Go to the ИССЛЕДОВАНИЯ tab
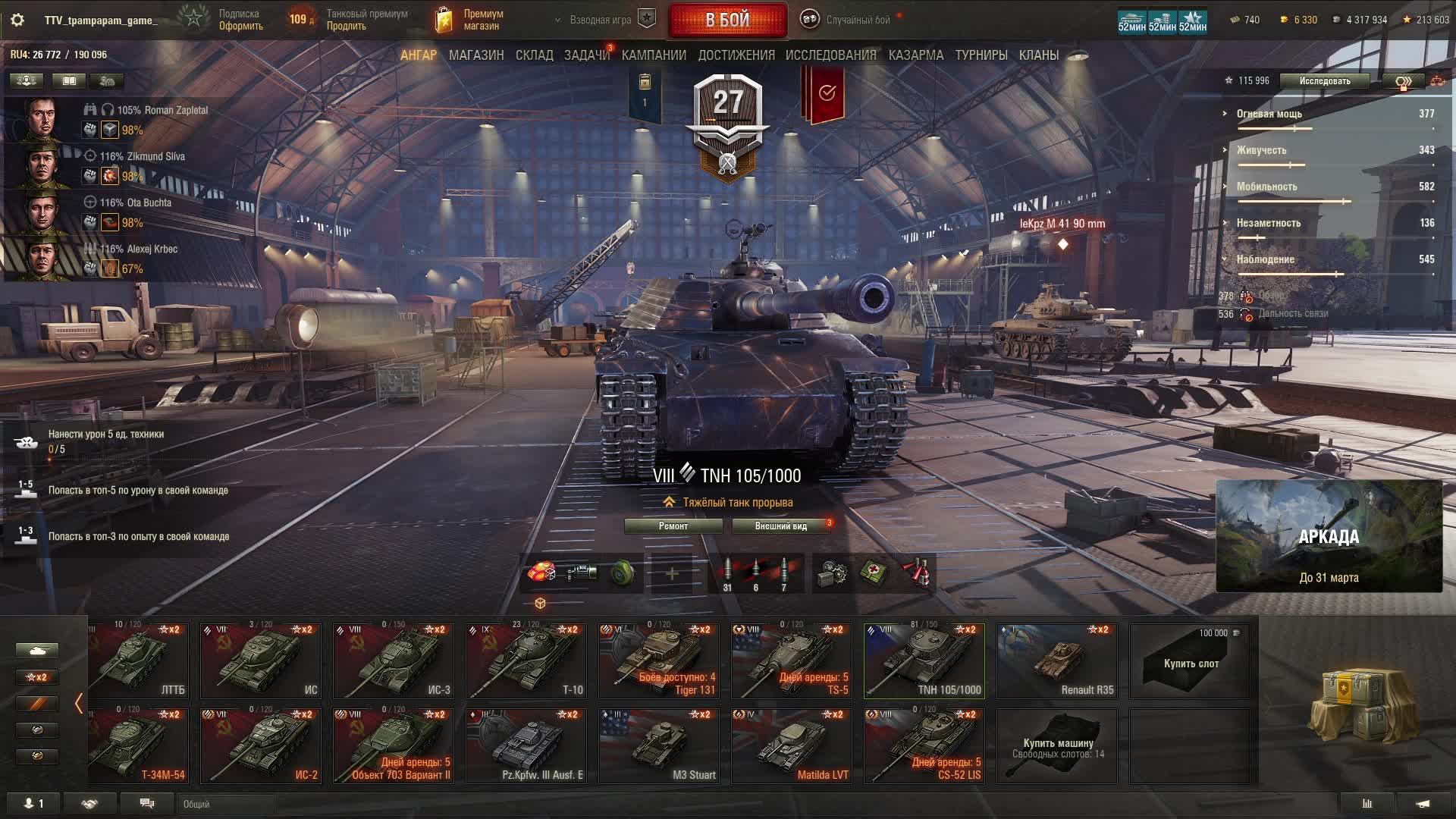This screenshot has height=819, width=1456. click(830, 55)
